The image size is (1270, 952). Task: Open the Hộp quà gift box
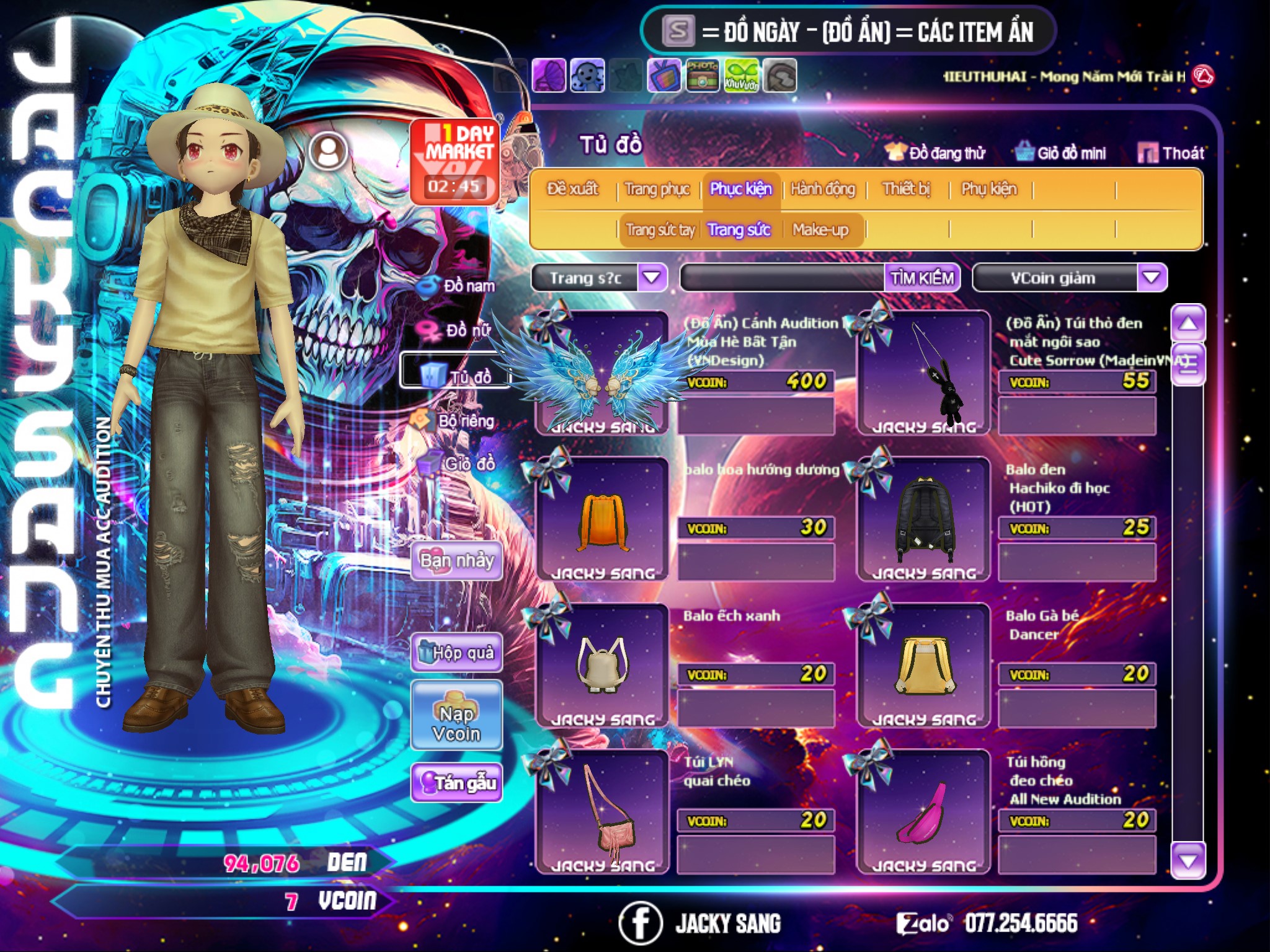(x=456, y=653)
